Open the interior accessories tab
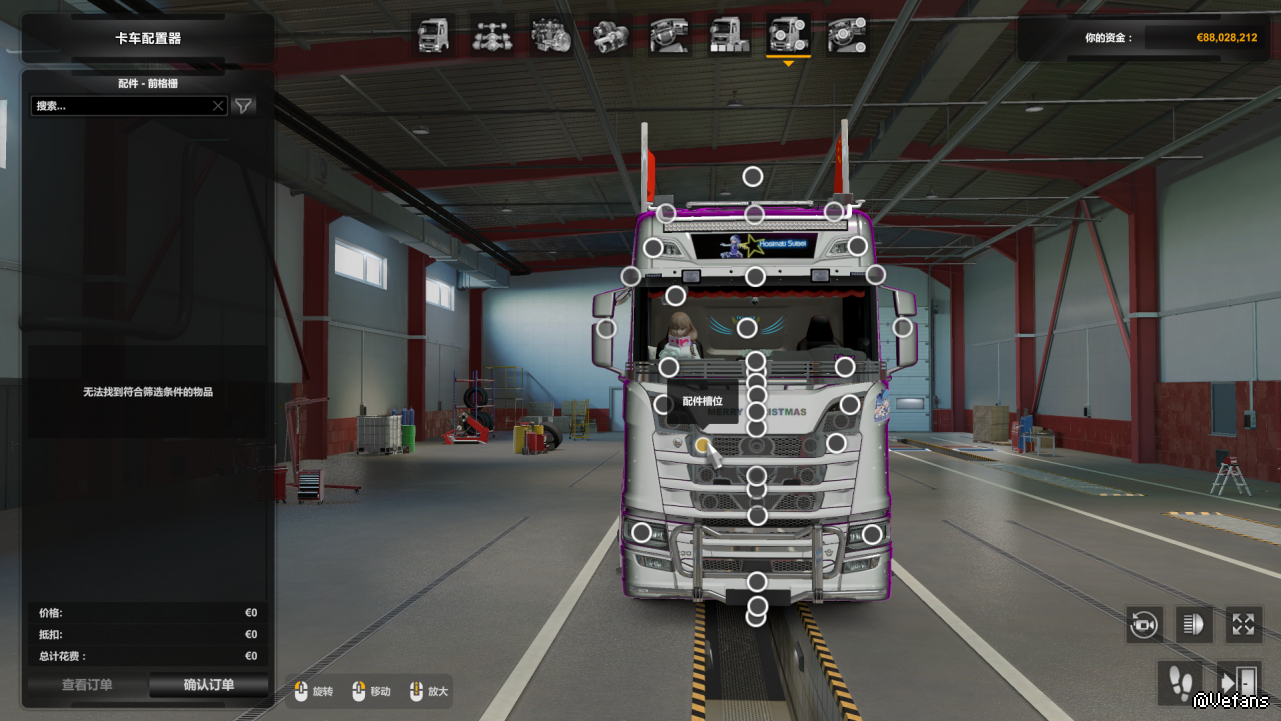This screenshot has width=1281, height=721. point(847,36)
